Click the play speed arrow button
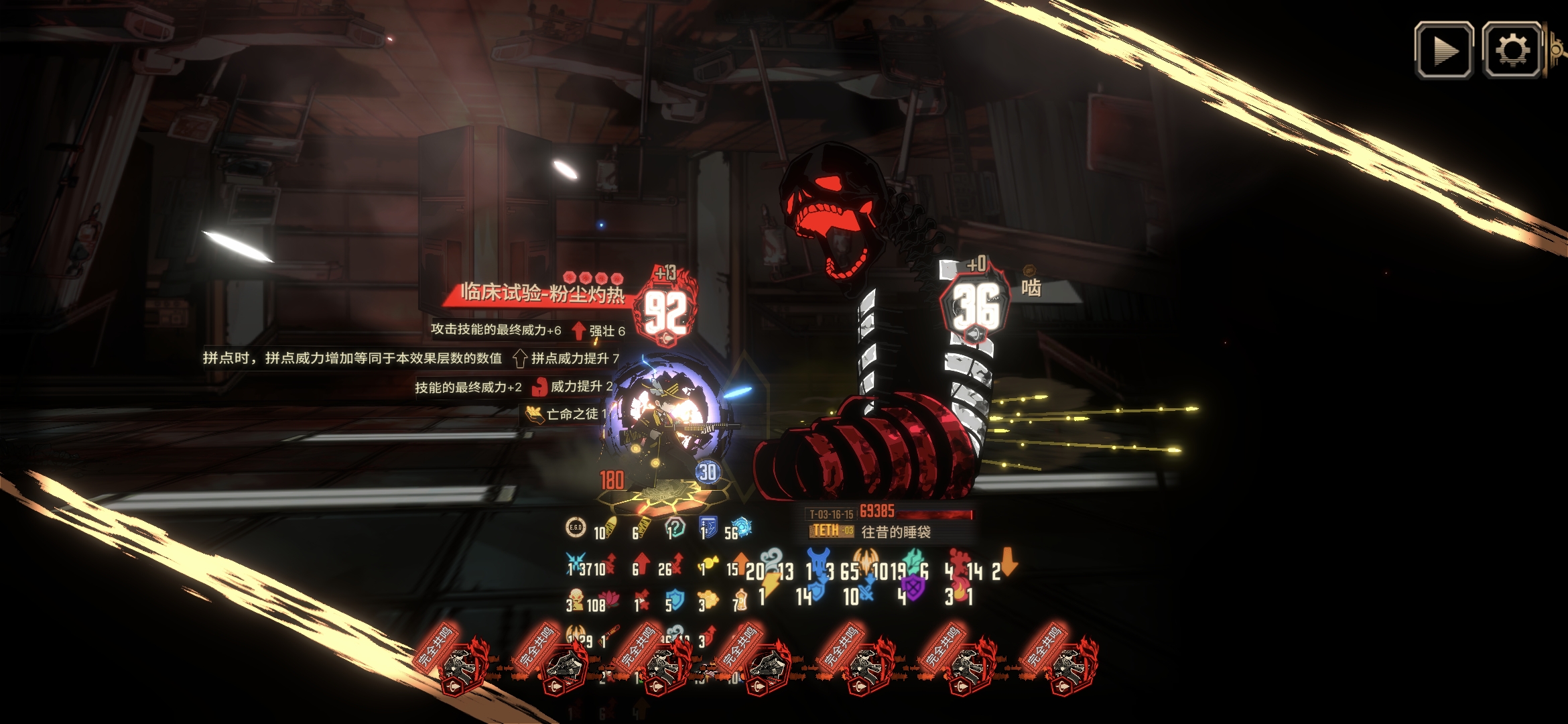The image size is (1568, 724). coord(1443,50)
